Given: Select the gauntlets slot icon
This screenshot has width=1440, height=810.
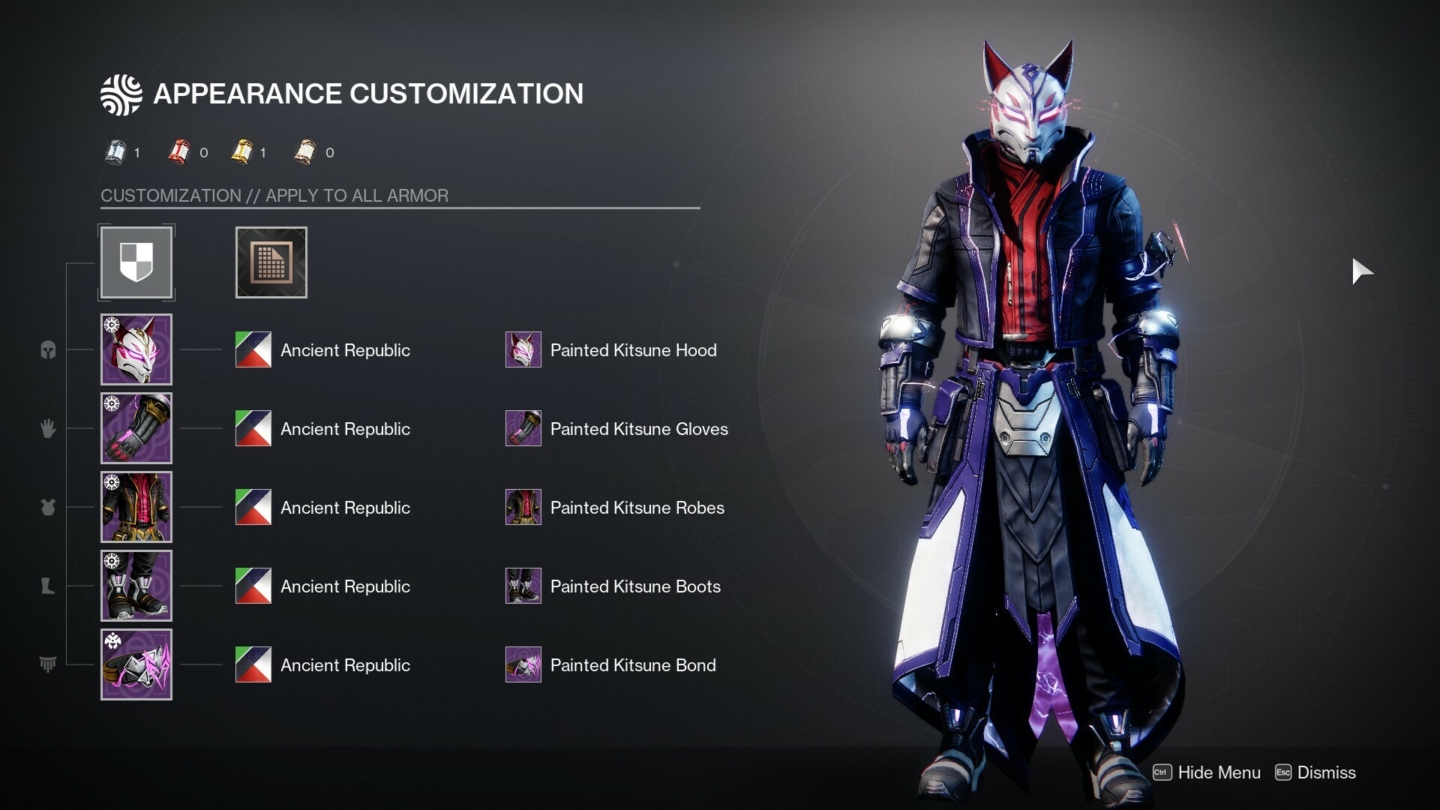Looking at the screenshot, I should coord(47,428).
